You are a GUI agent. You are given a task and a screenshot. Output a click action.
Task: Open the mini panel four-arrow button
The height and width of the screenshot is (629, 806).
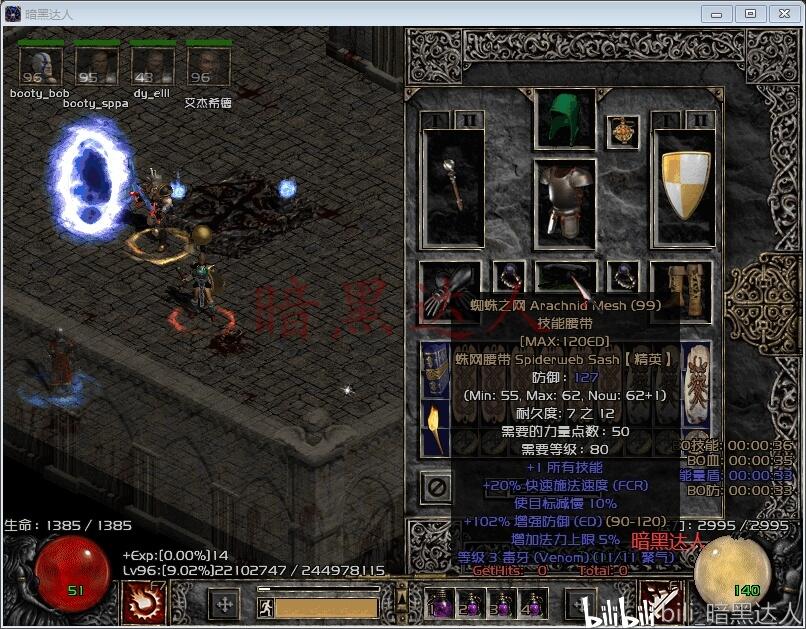(225, 604)
